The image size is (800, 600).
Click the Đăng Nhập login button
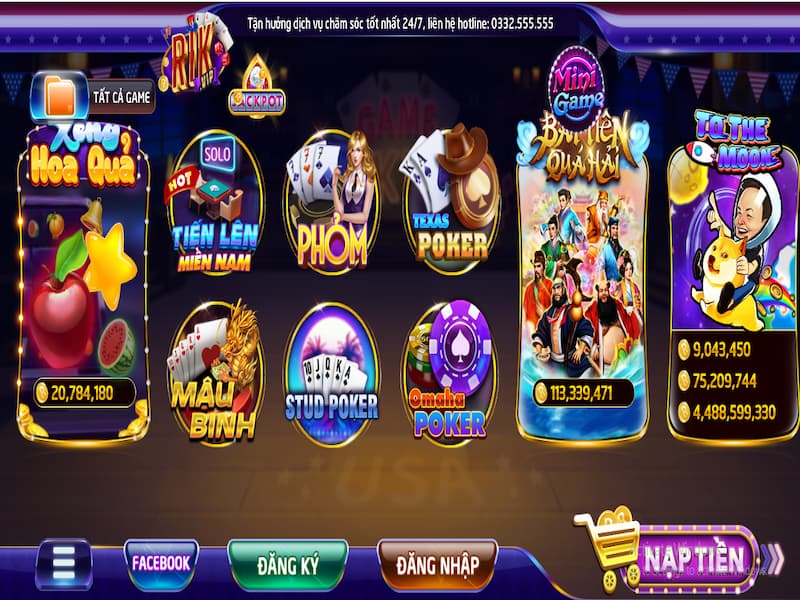[x=437, y=565]
